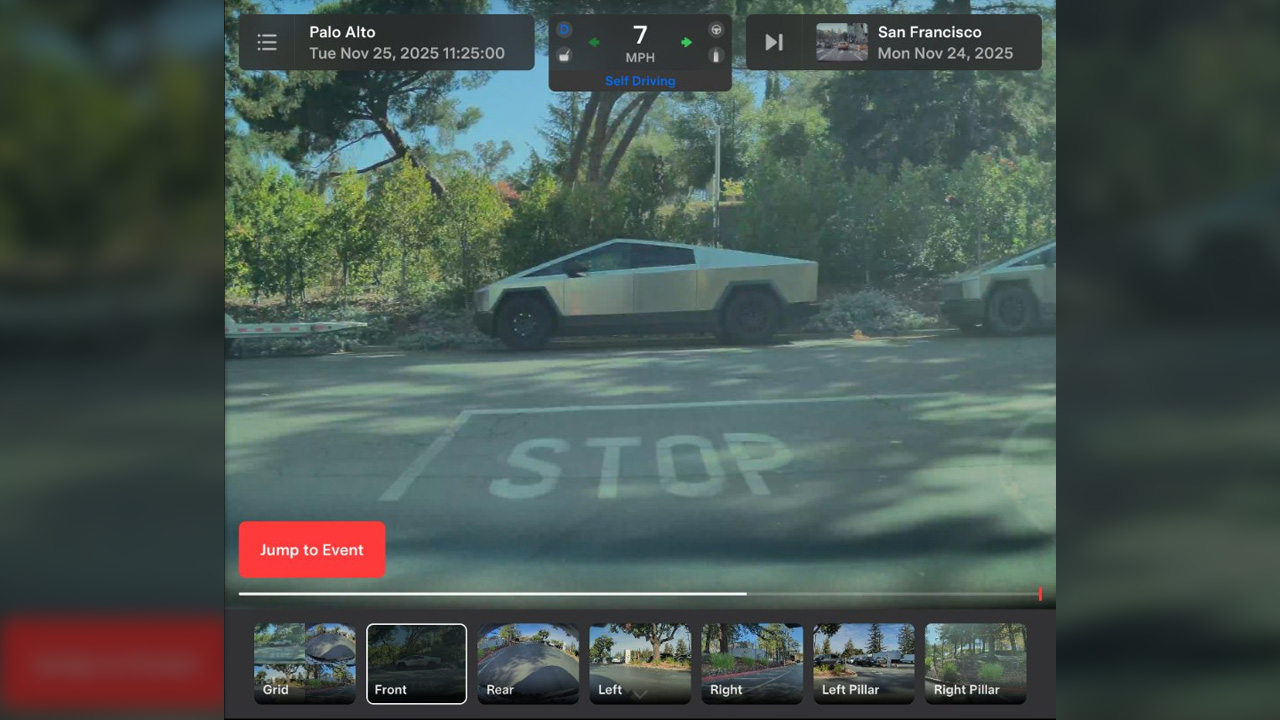Select the Grid camera view thumbnail
This screenshot has width=1280, height=720.
click(x=305, y=663)
